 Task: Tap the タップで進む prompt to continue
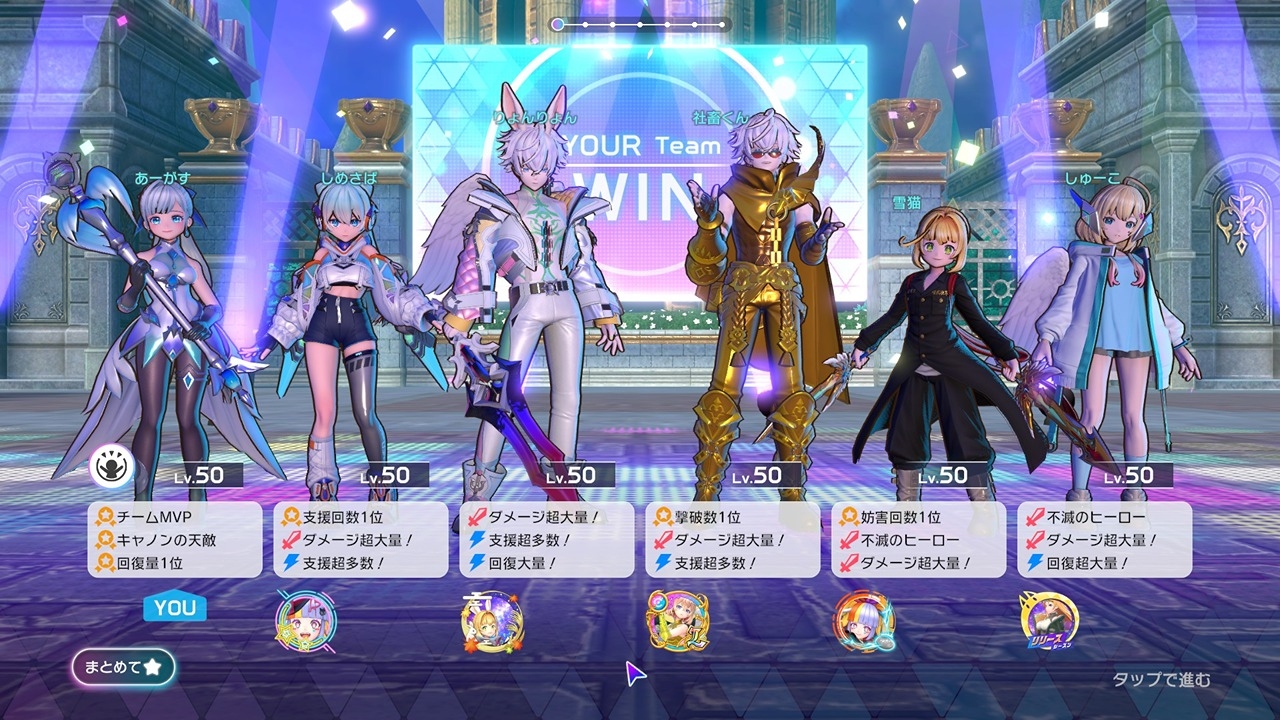pos(1161,680)
